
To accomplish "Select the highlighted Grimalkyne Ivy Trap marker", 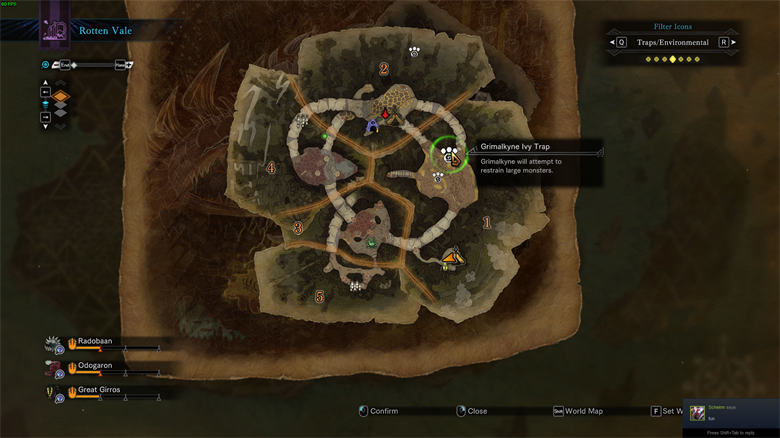I will click(449, 153).
